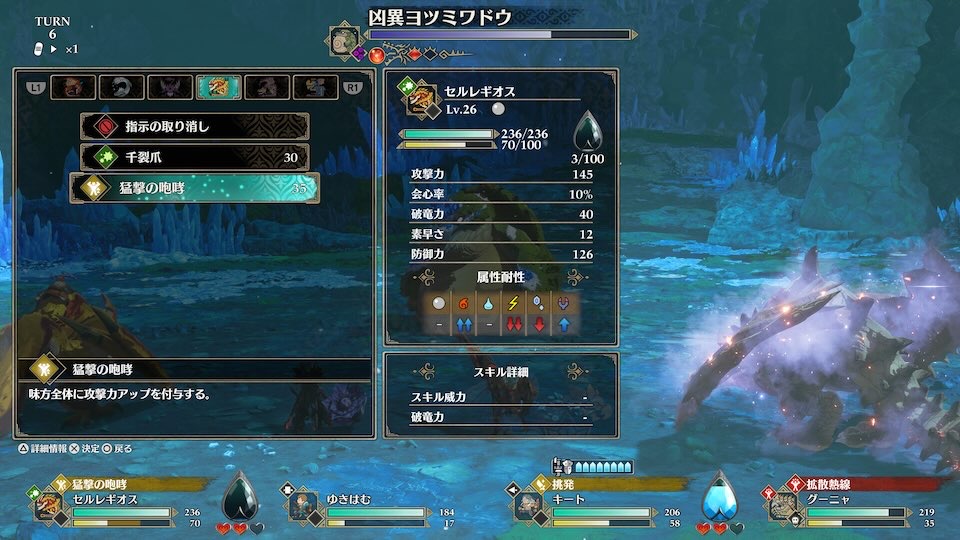Switch to the purple monster tab

pos(170,87)
